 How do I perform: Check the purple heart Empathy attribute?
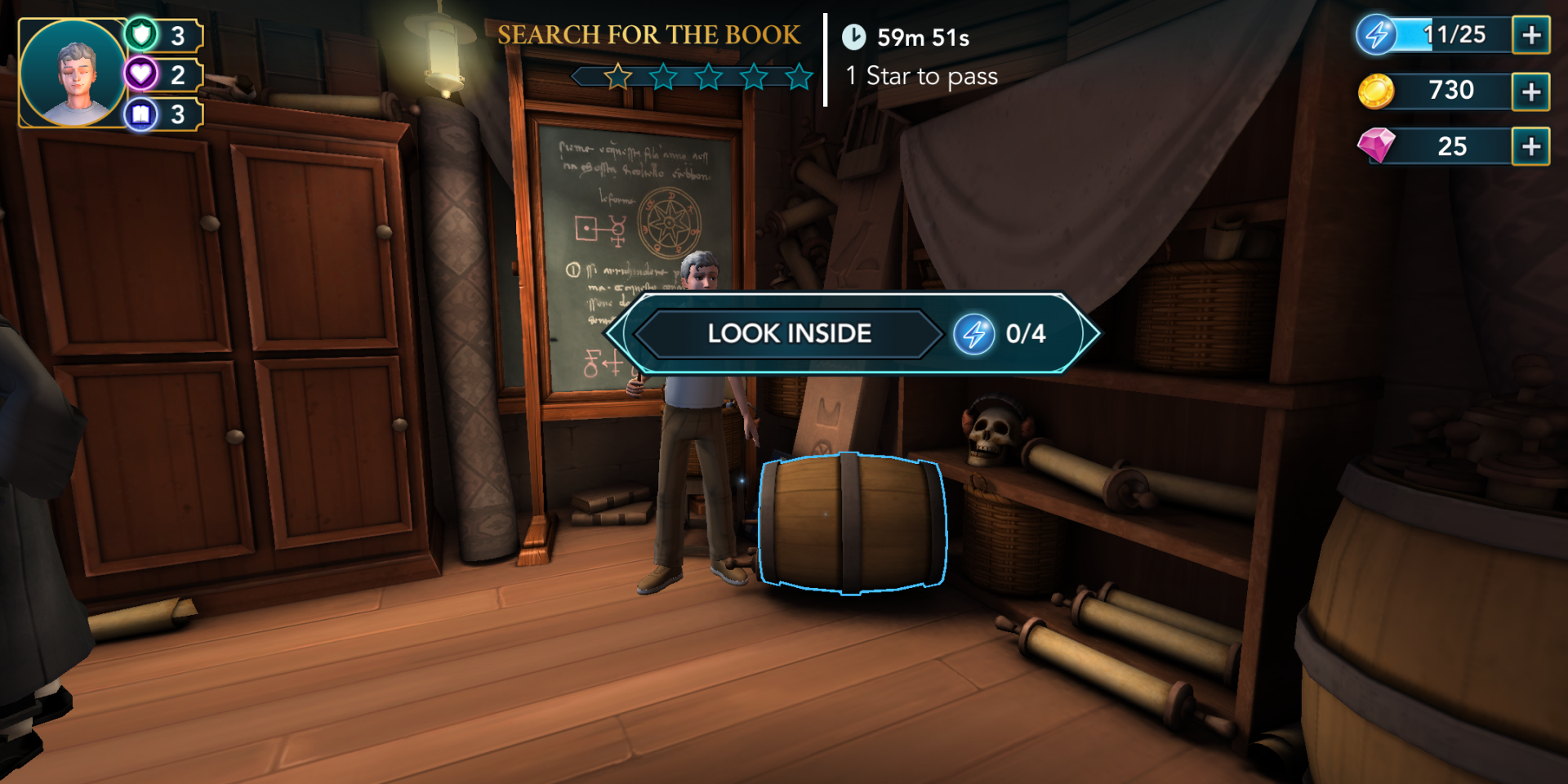click(x=162, y=74)
